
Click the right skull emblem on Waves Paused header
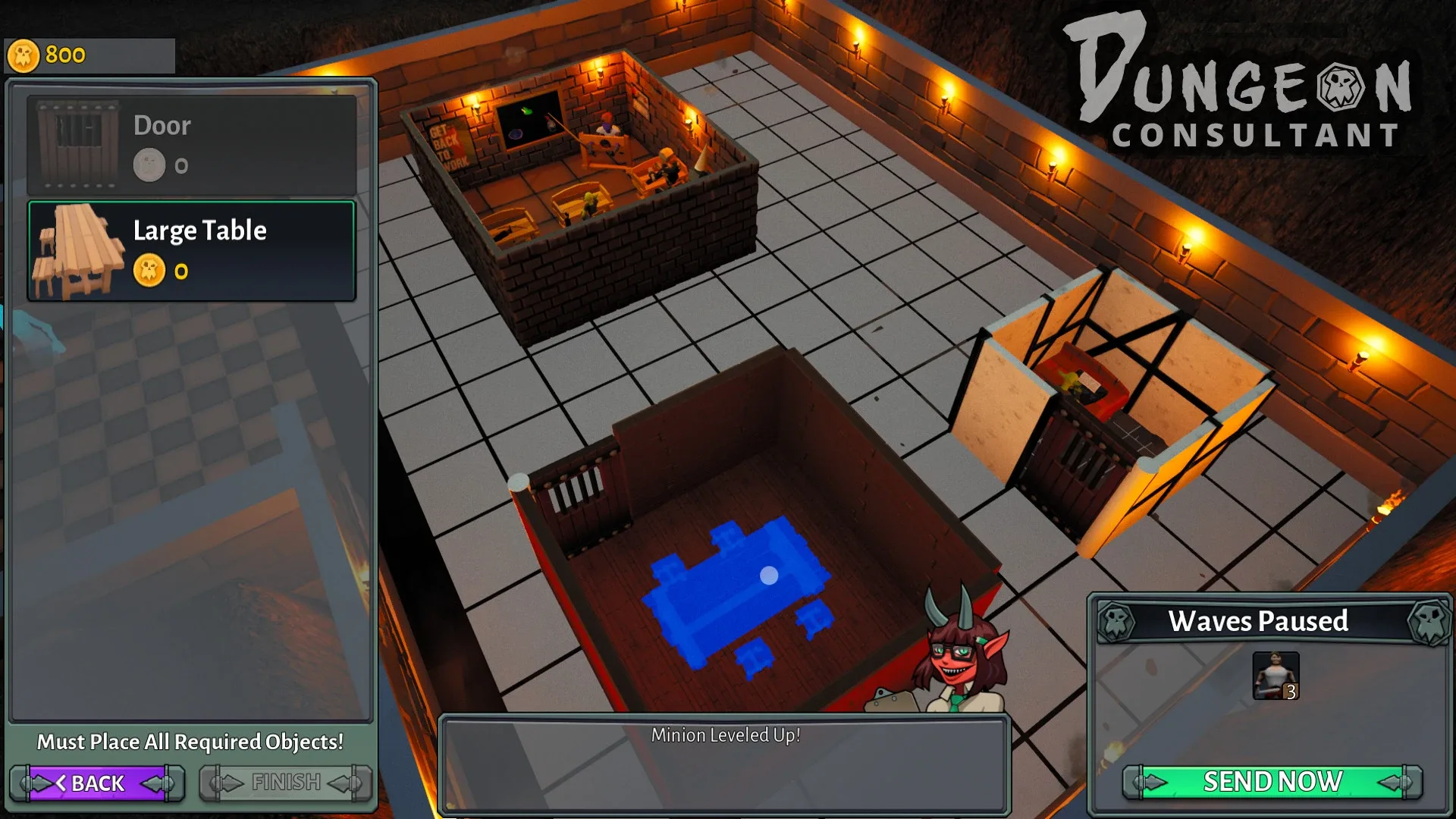coord(1427,623)
